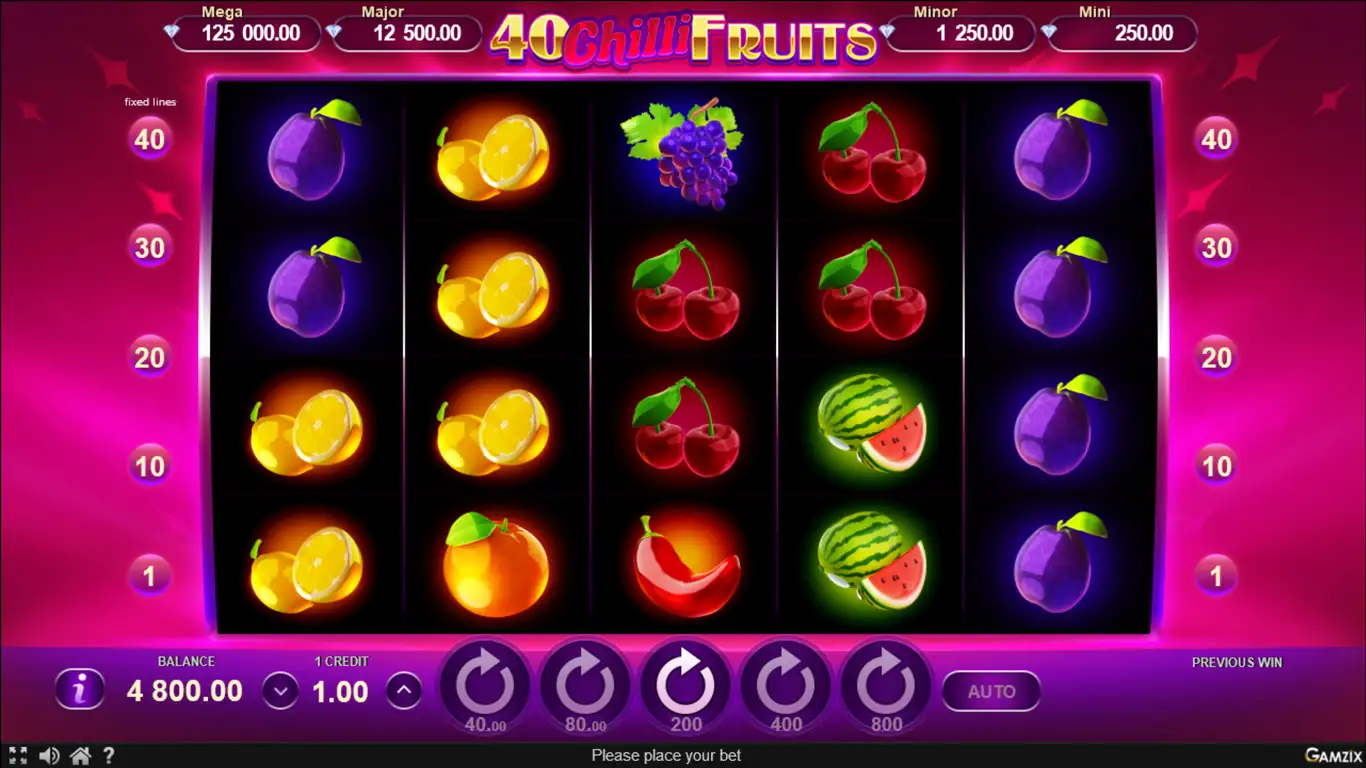Open the help question mark
This screenshot has height=768, width=1366.
[x=109, y=756]
